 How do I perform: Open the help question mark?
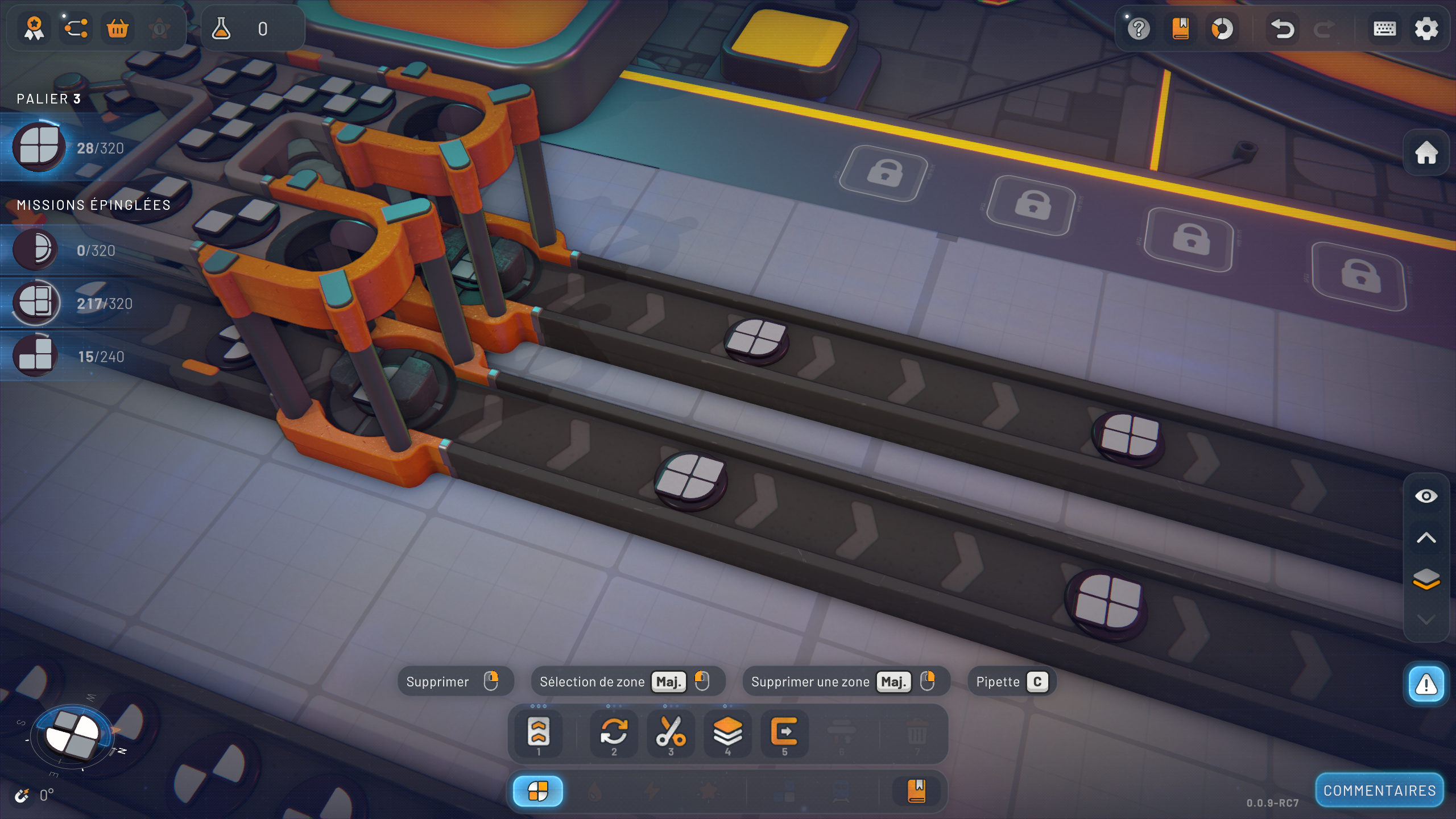pyautogui.click(x=1139, y=29)
